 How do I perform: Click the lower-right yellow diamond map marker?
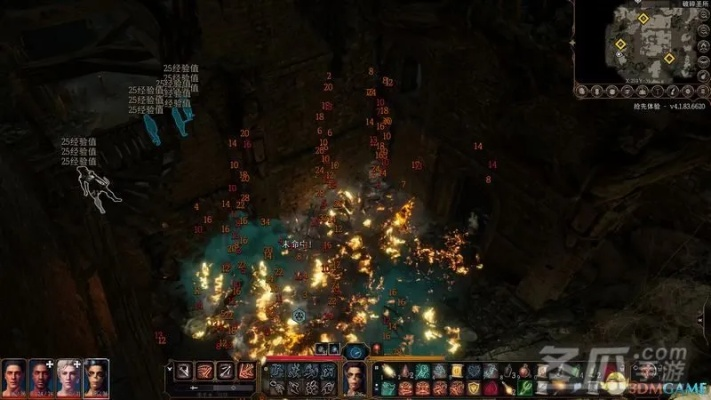pyautogui.click(x=669, y=58)
